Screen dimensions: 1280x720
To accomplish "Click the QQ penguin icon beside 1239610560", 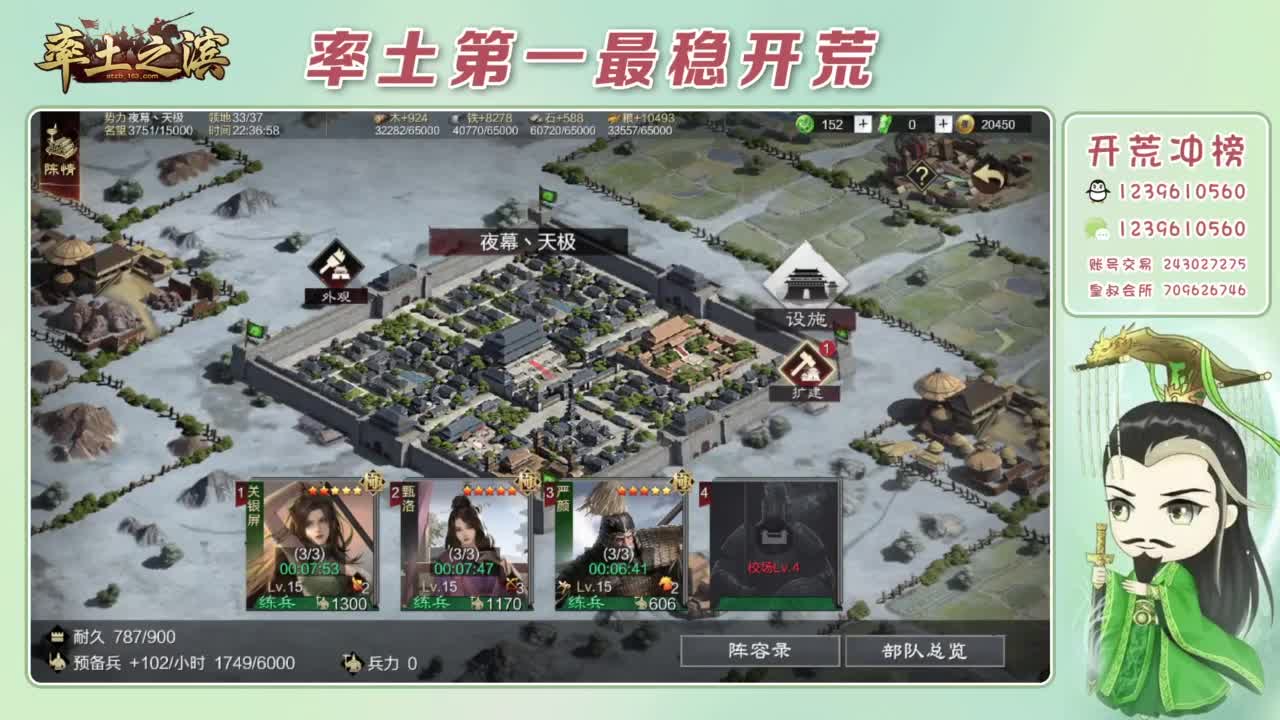I will click(1098, 190).
